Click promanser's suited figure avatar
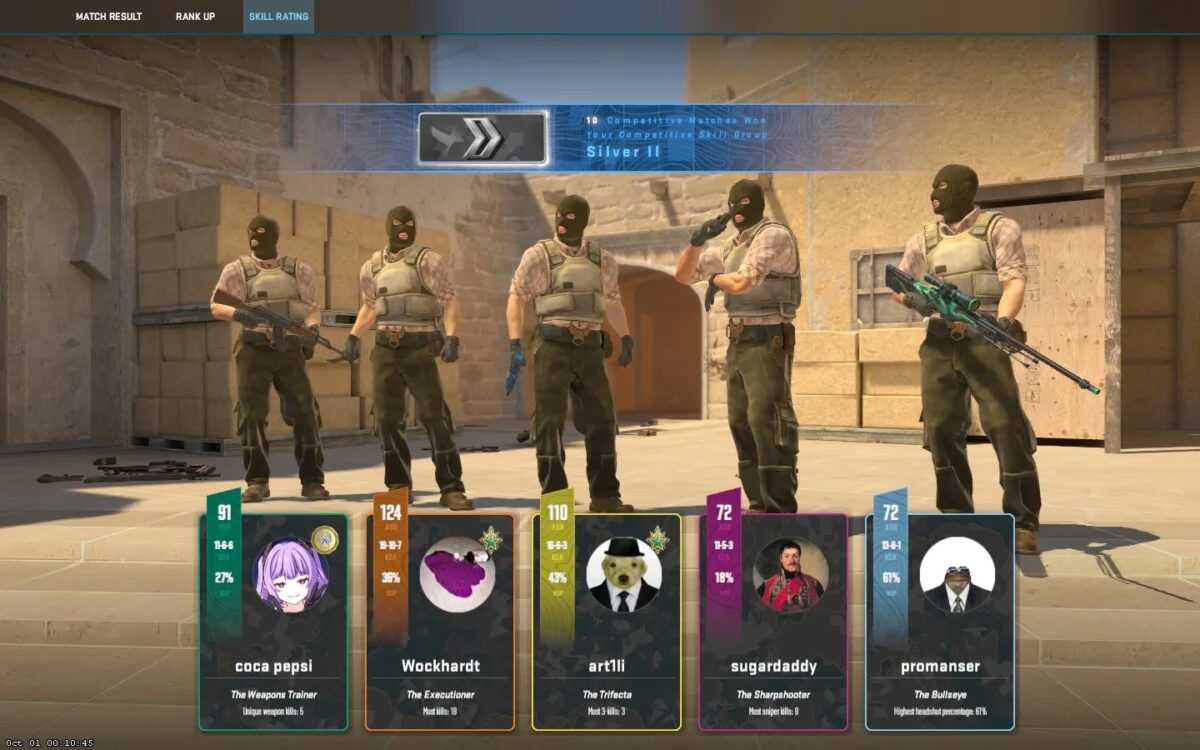The width and height of the screenshot is (1200, 750). click(x=957, y=574)
